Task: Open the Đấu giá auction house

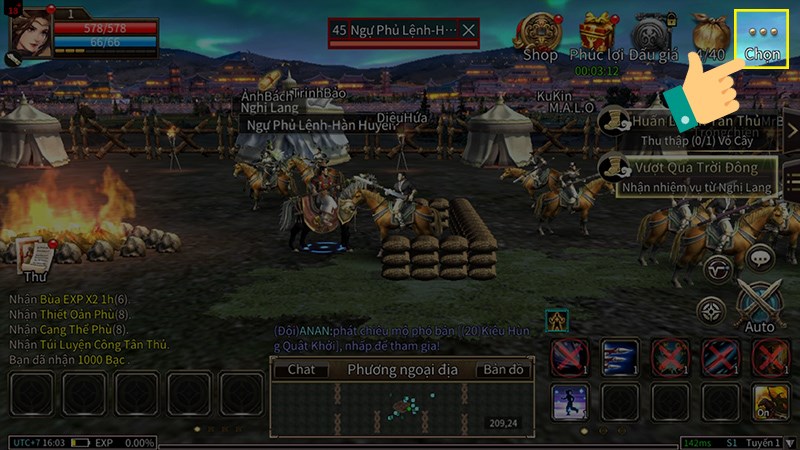Action: (x=651, y=37)
